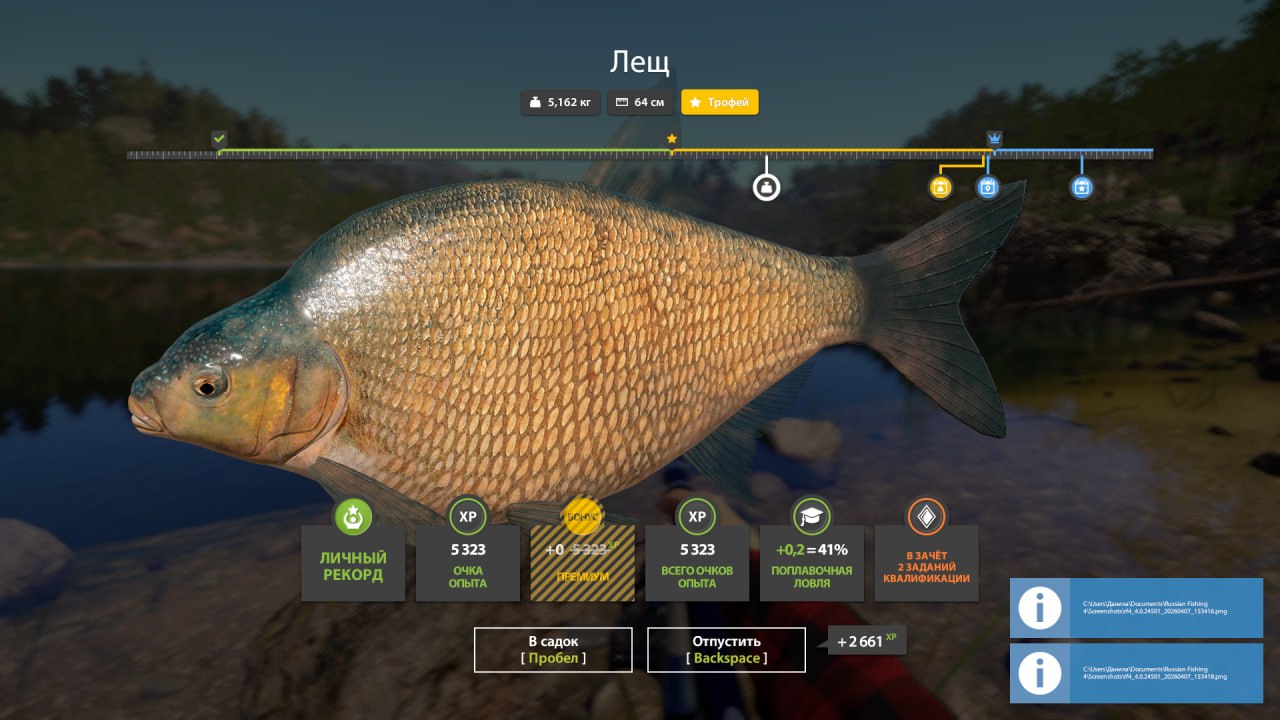Viewport: 1280px width, 720px height.
Task: Click the white padlock circle marker on the timeline
Action: (x=766, y=186)
